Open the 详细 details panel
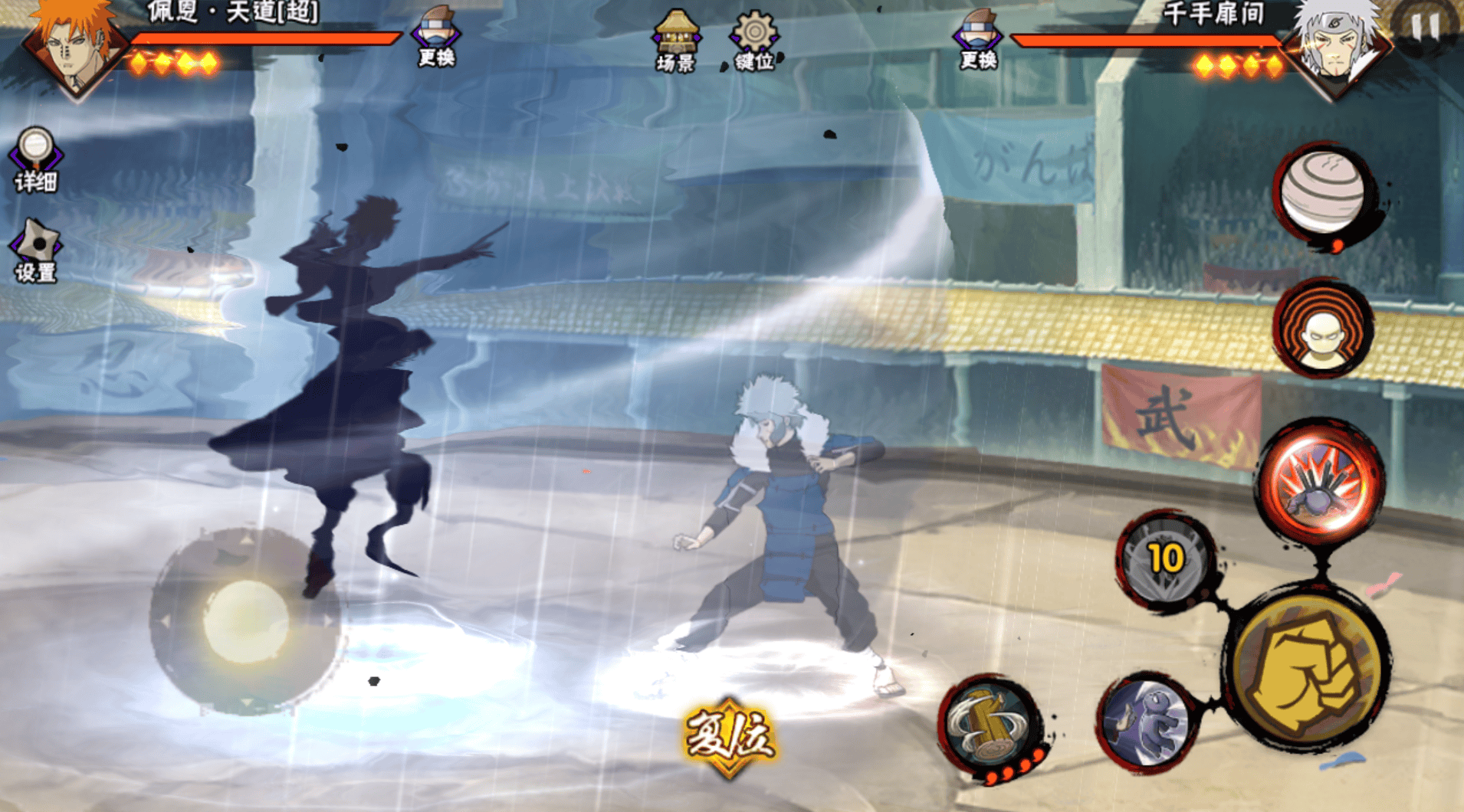This screenshot has height=812, width=1464. [x=35, y=159]
